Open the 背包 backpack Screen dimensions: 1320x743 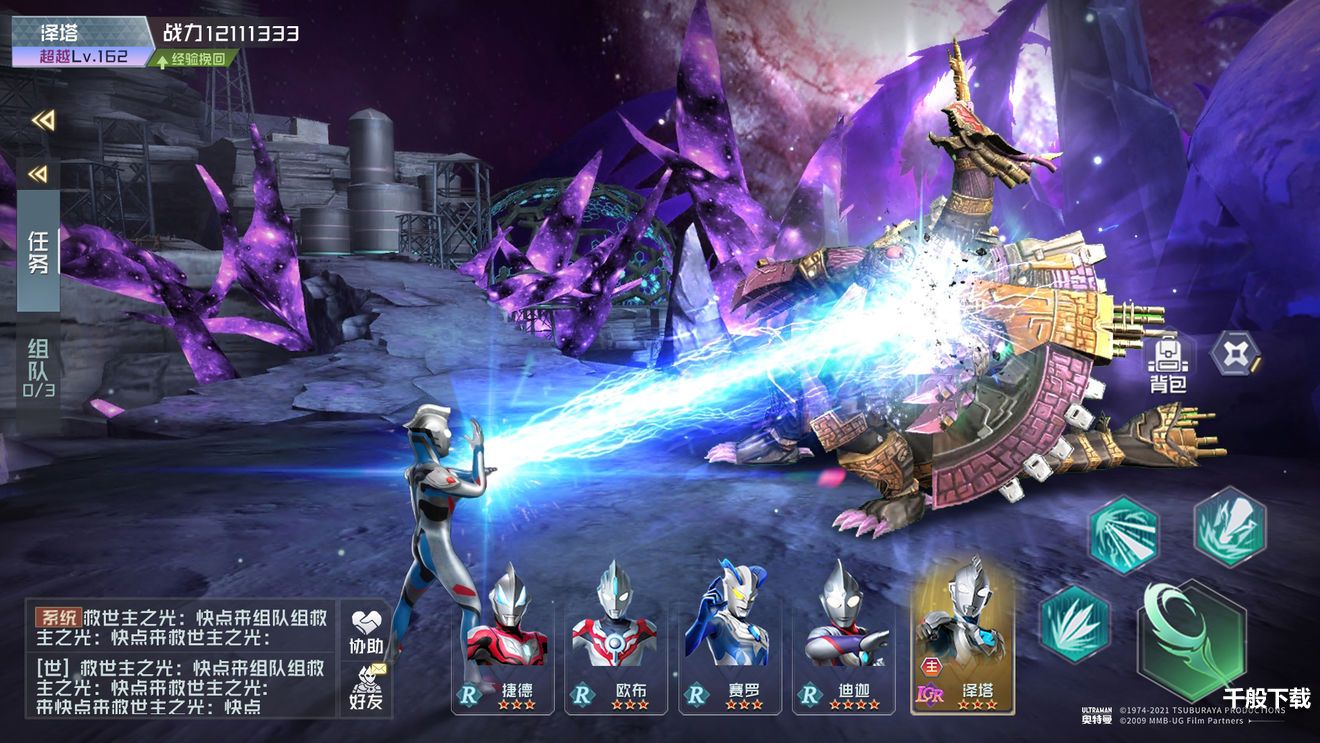tap(1167, 362)
